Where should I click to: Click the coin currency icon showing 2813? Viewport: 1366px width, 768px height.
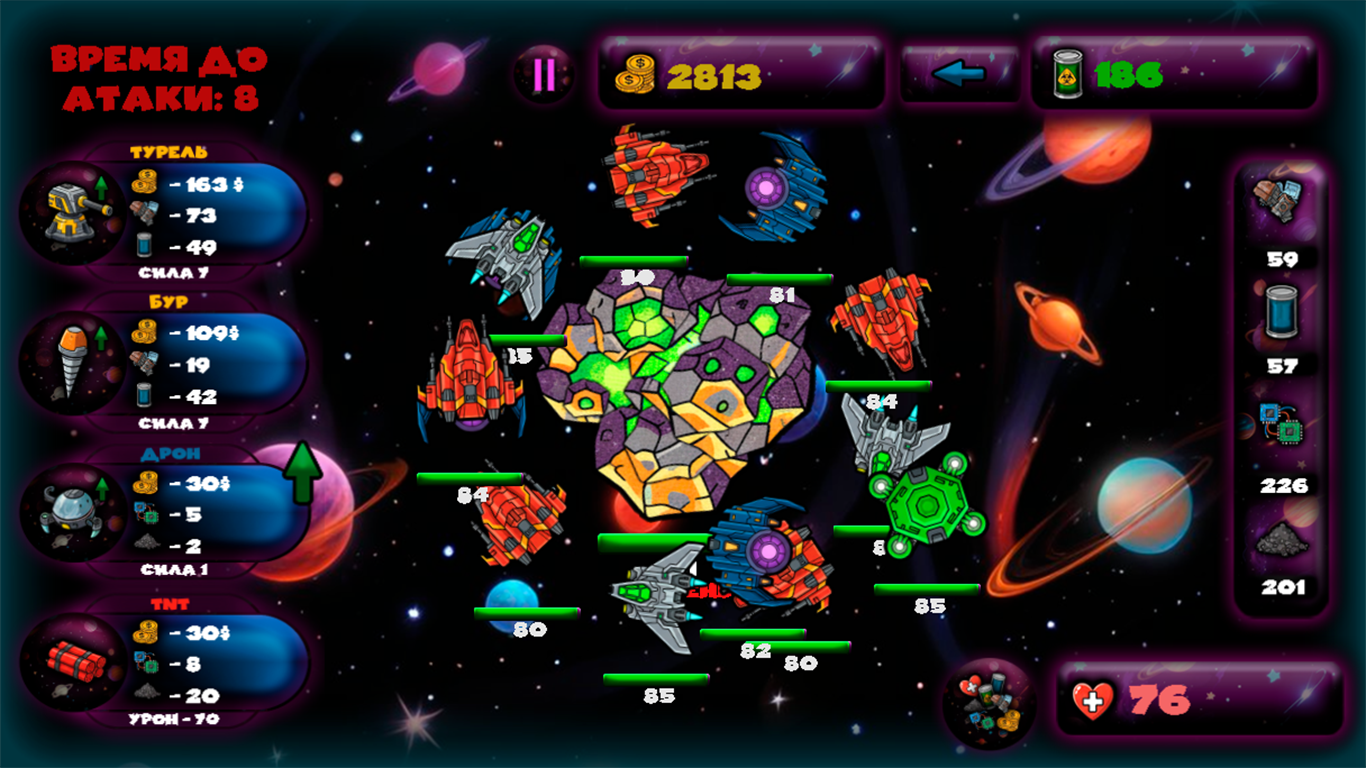tap(634, 72)
